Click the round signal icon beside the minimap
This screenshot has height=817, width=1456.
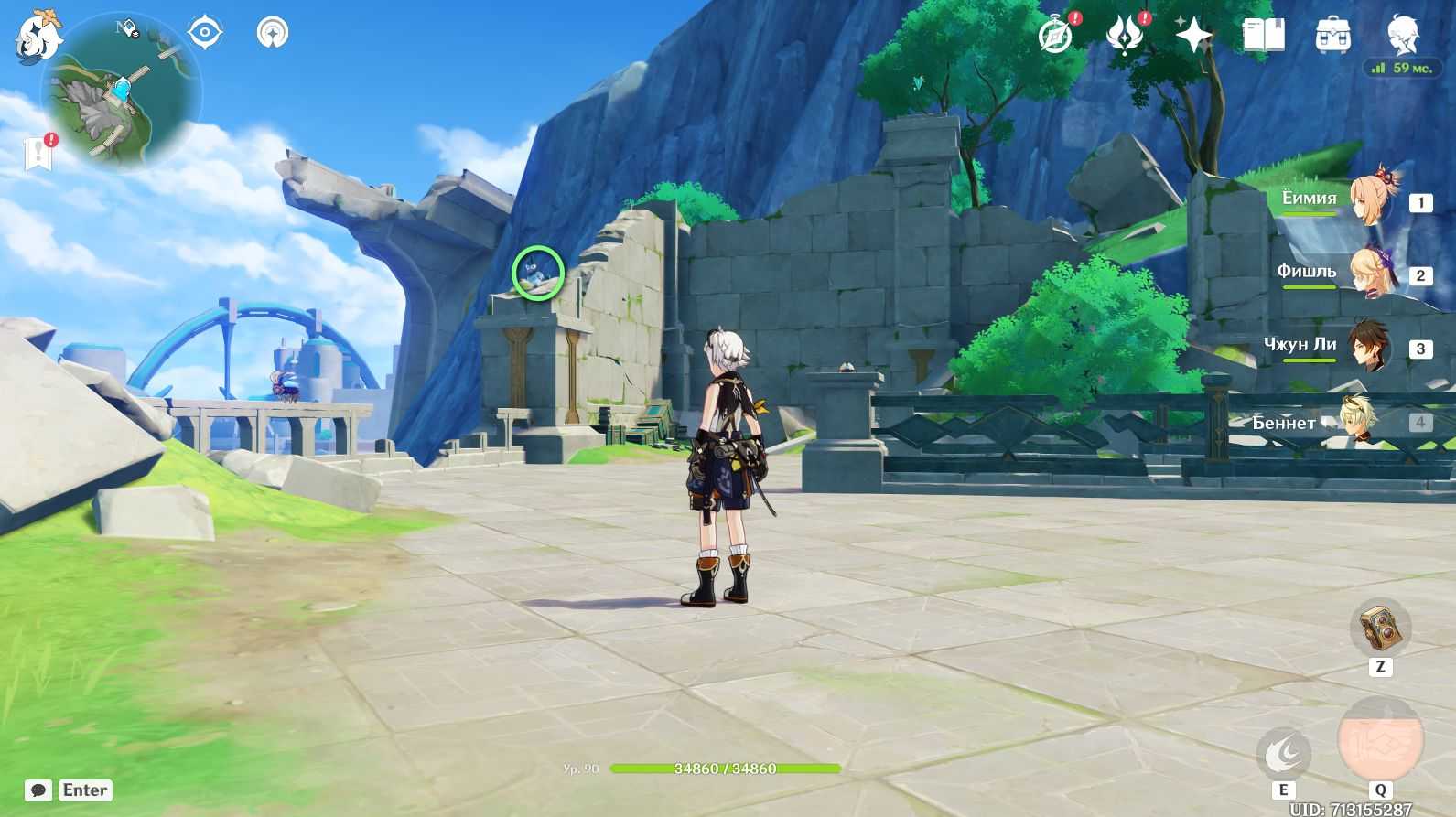click(x=272, y=33)
